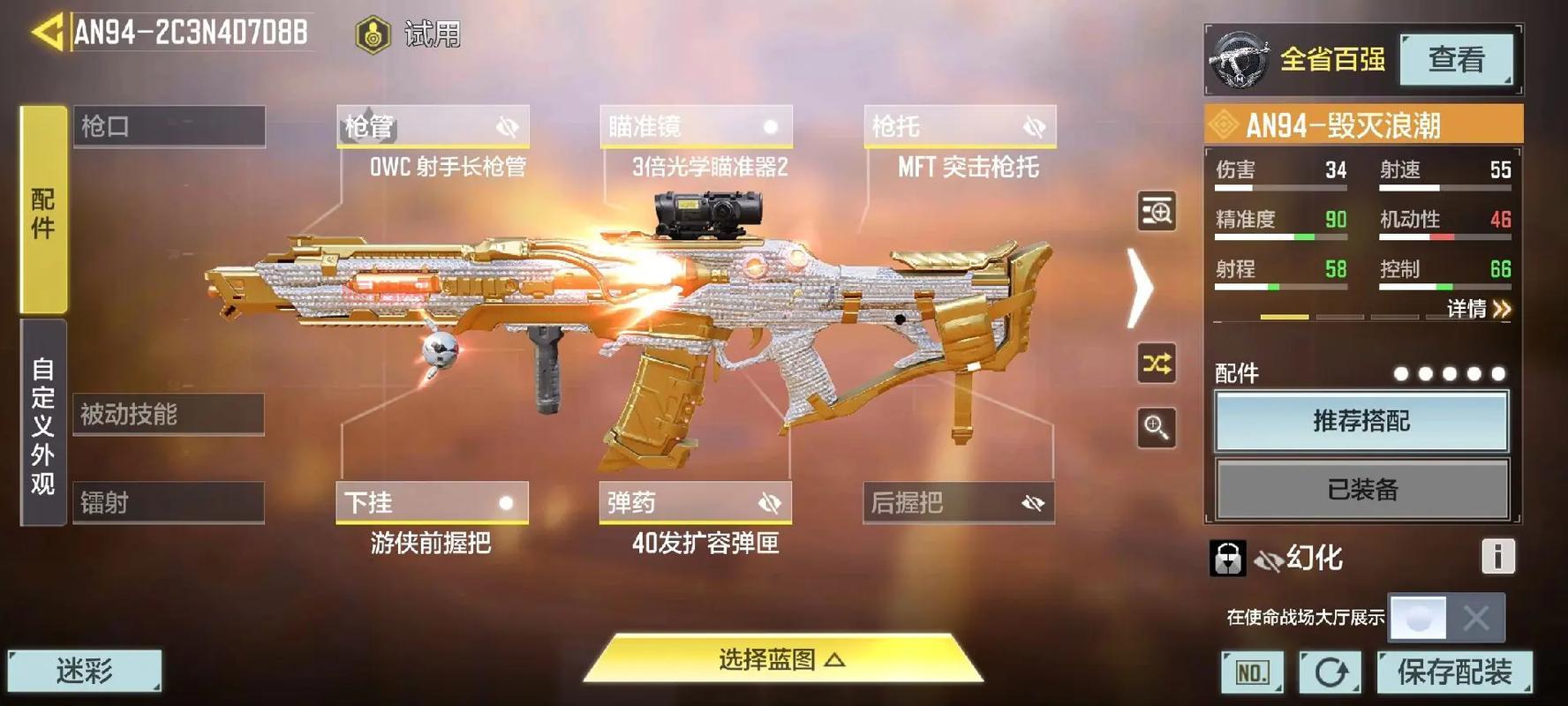Open the 试用 trial mode
Image resolution: width=1568 pixels, height=706 pixels.
[409, 35]
